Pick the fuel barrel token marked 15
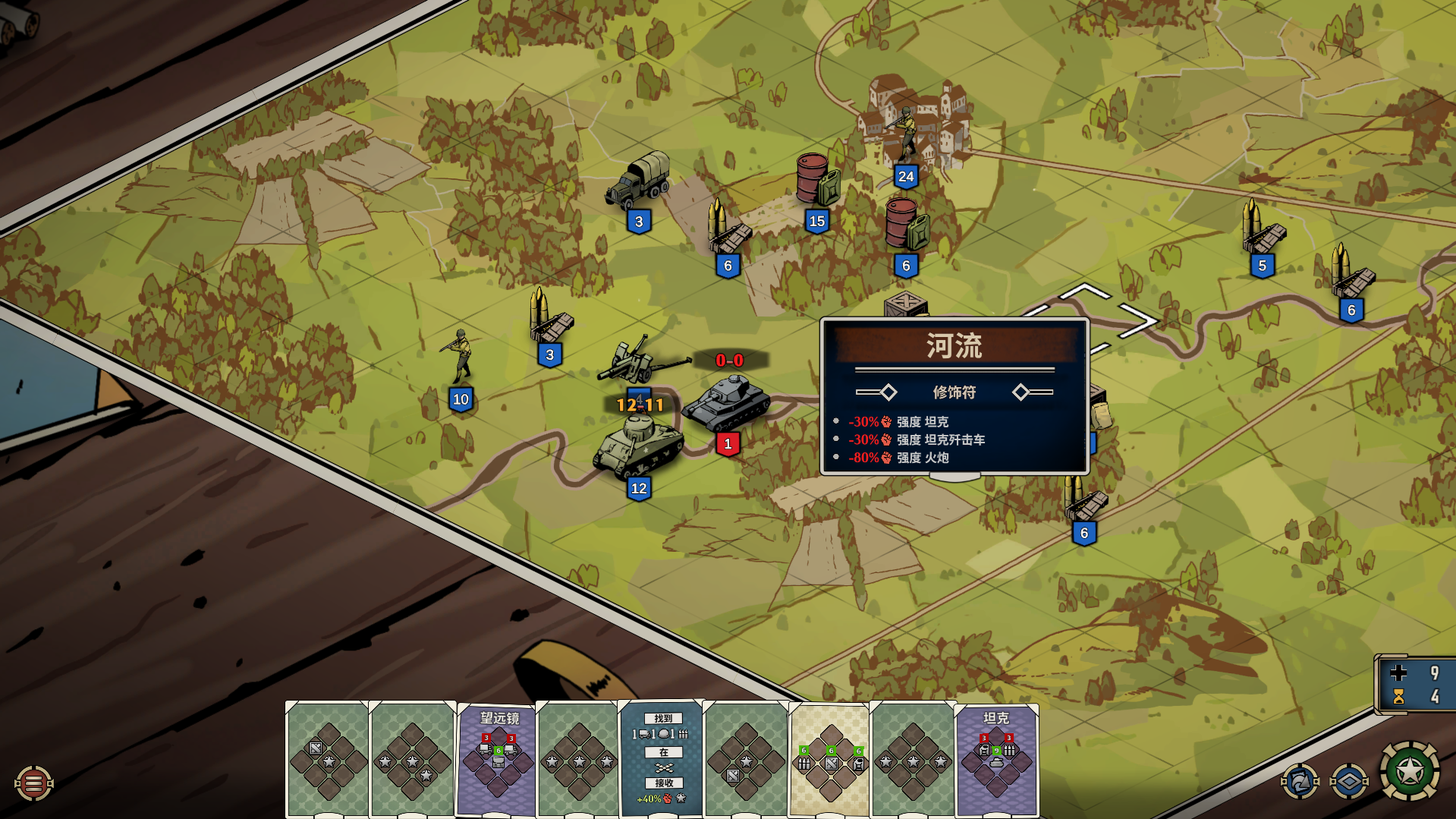This screenshot has width=1456, height=819. point(816,182)
